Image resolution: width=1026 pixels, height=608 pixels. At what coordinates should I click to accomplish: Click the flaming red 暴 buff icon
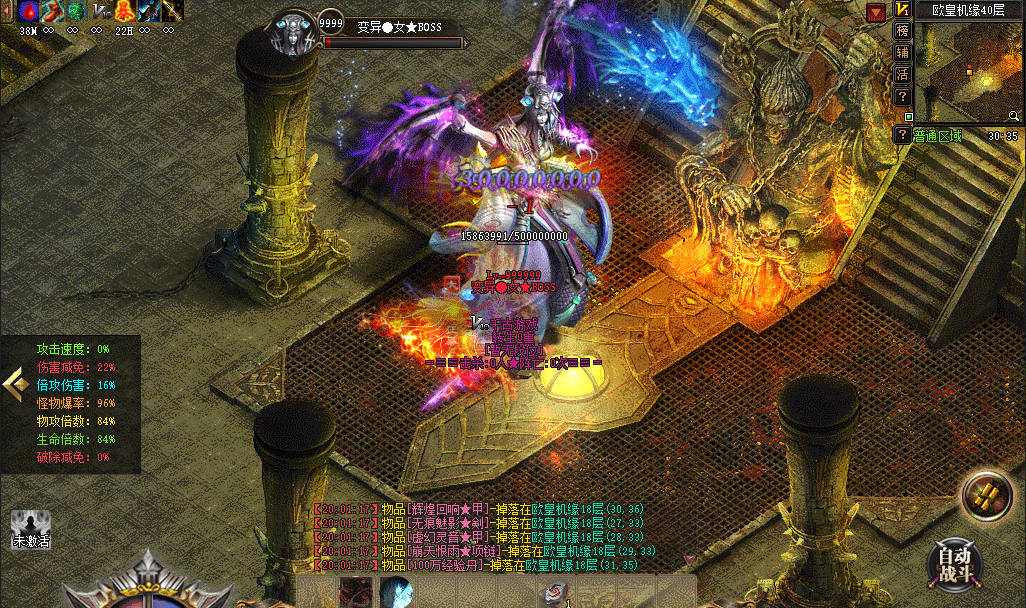click(x=124, y=12)
